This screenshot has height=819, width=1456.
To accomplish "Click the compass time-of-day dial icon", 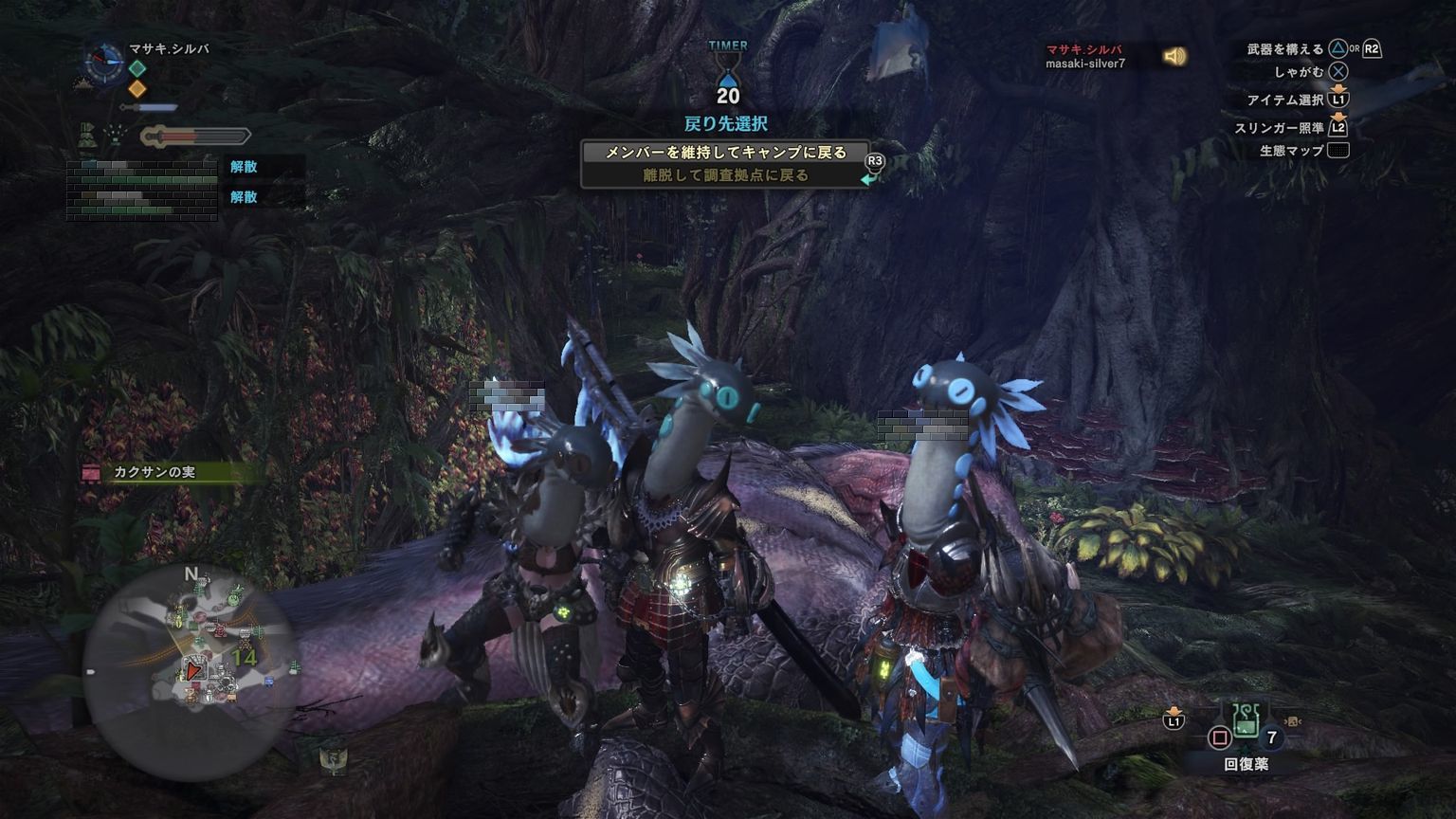I will [x=102, y=63].
